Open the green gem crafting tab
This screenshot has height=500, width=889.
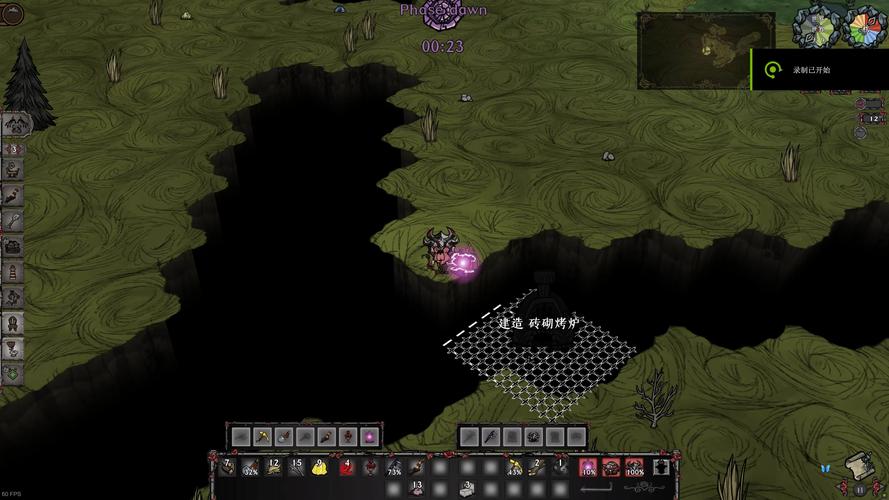click(14, 372)
